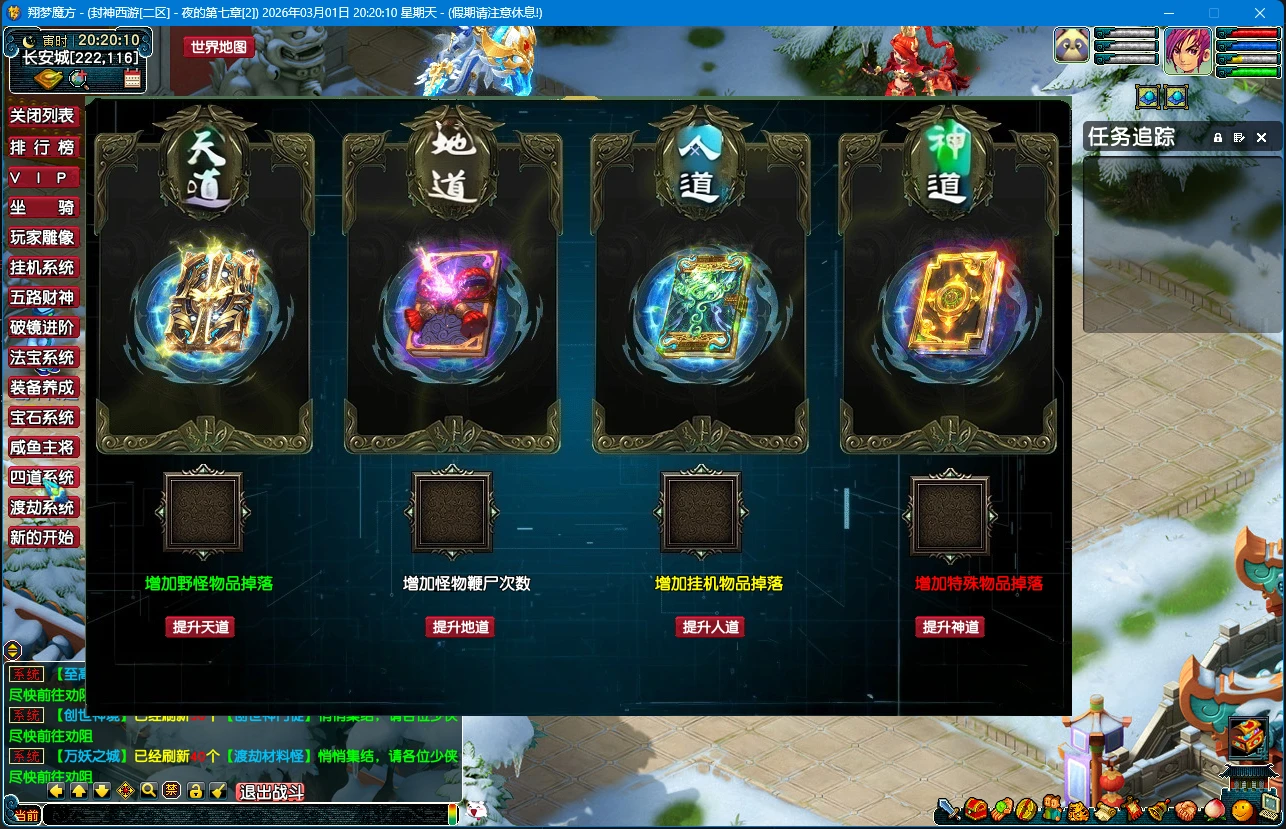The width and height of the screenshot is (1286, 829).
Task: Click the pink-haired character portrait
Action: pos(1187,50)
